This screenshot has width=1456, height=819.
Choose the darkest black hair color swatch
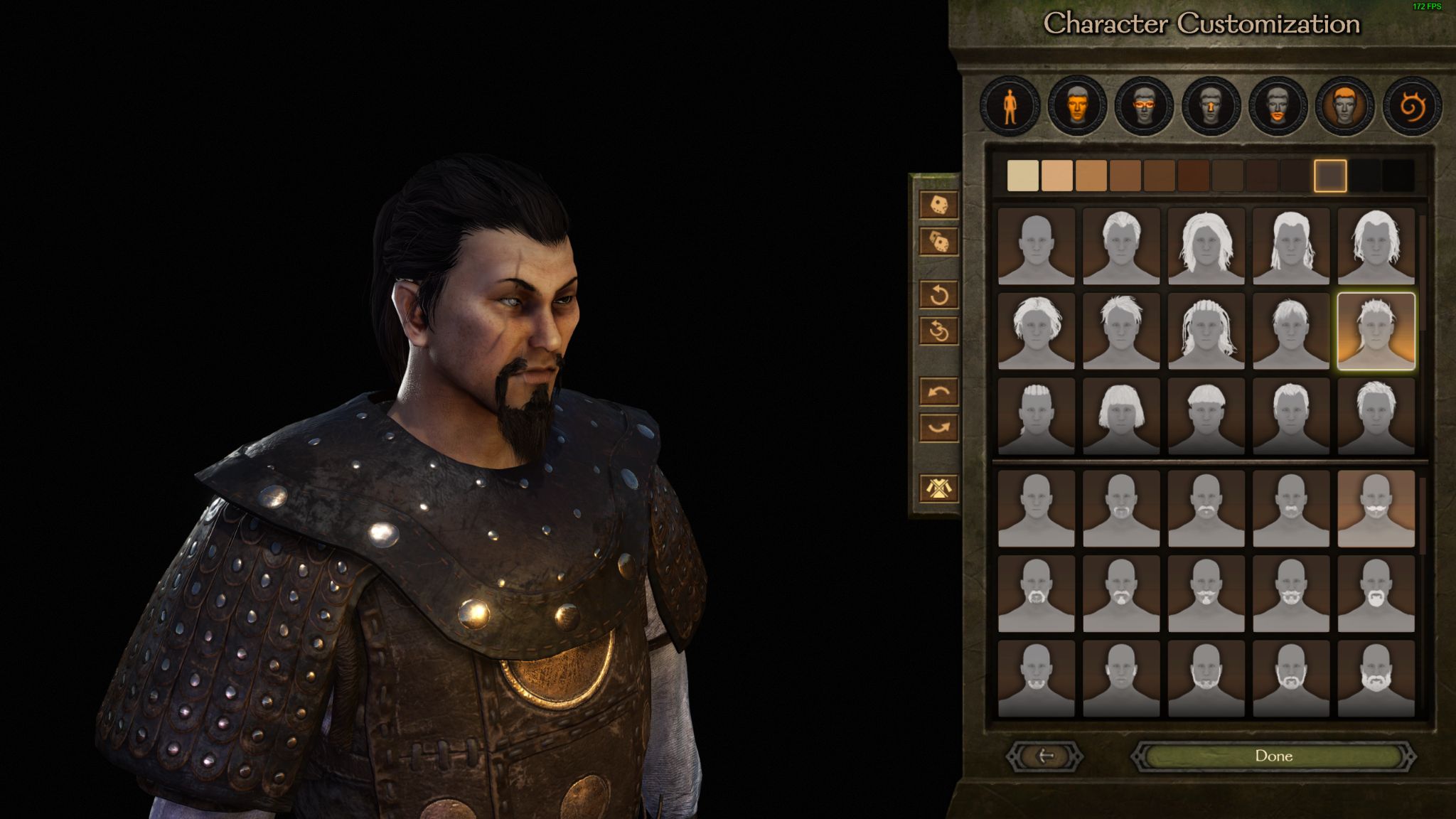pos(1398,176)
